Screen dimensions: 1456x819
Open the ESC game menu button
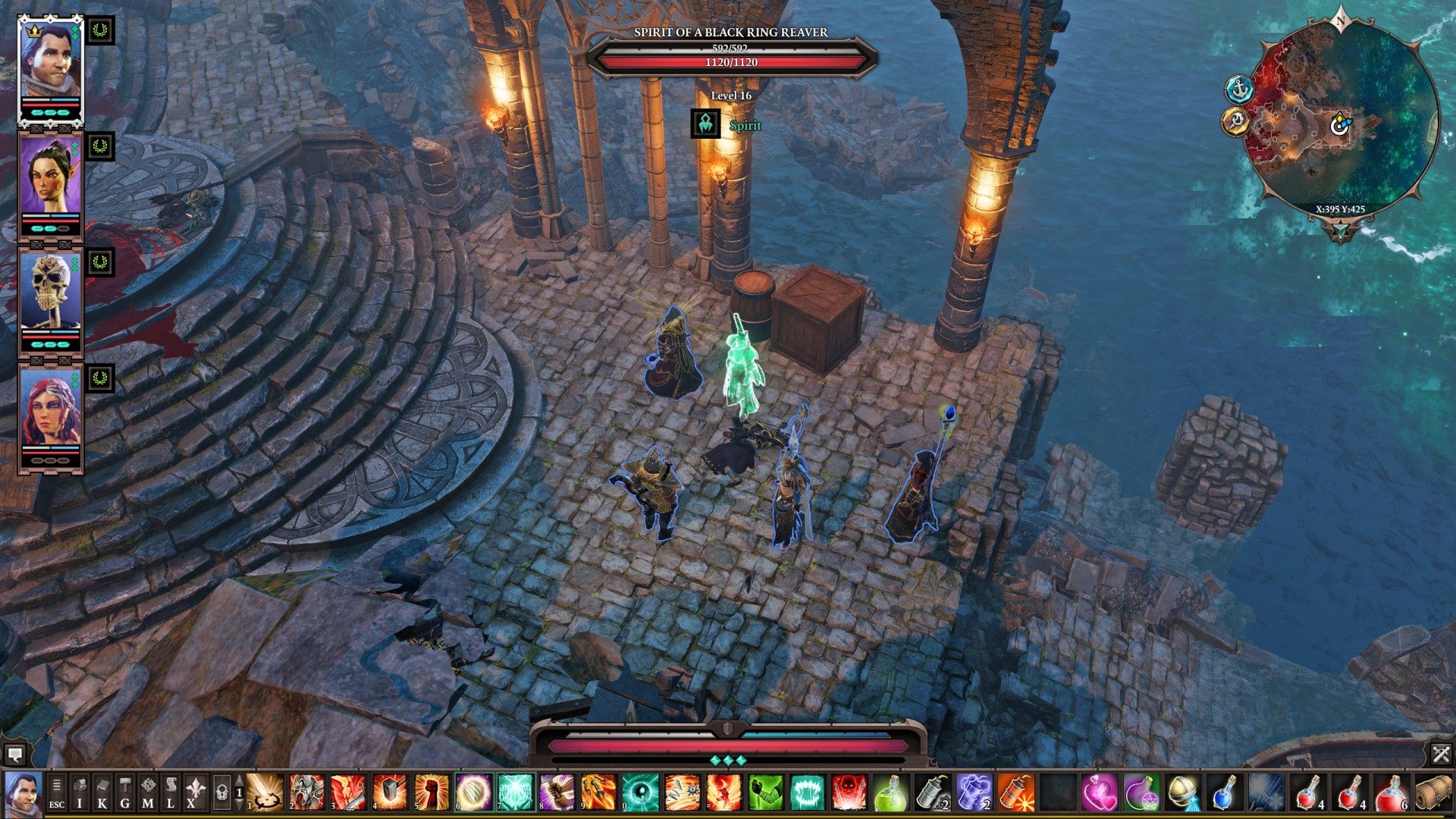[57, 793]
